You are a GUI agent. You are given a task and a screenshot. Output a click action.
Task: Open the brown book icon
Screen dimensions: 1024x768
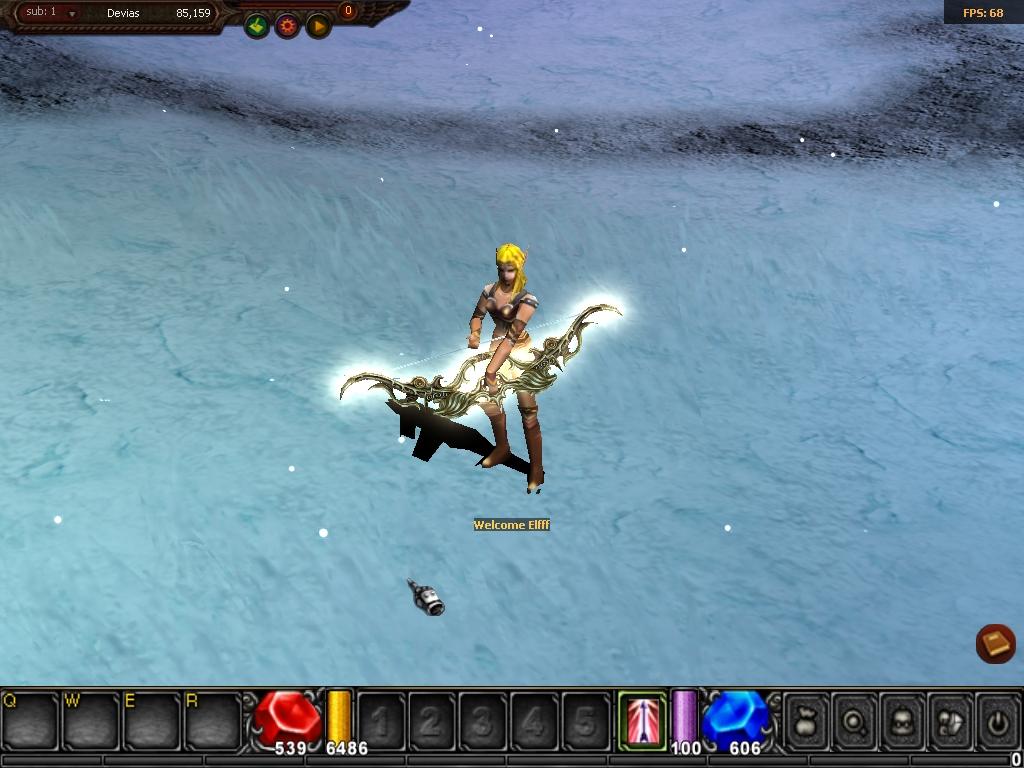pyautogui.click(x=996, y=644)
